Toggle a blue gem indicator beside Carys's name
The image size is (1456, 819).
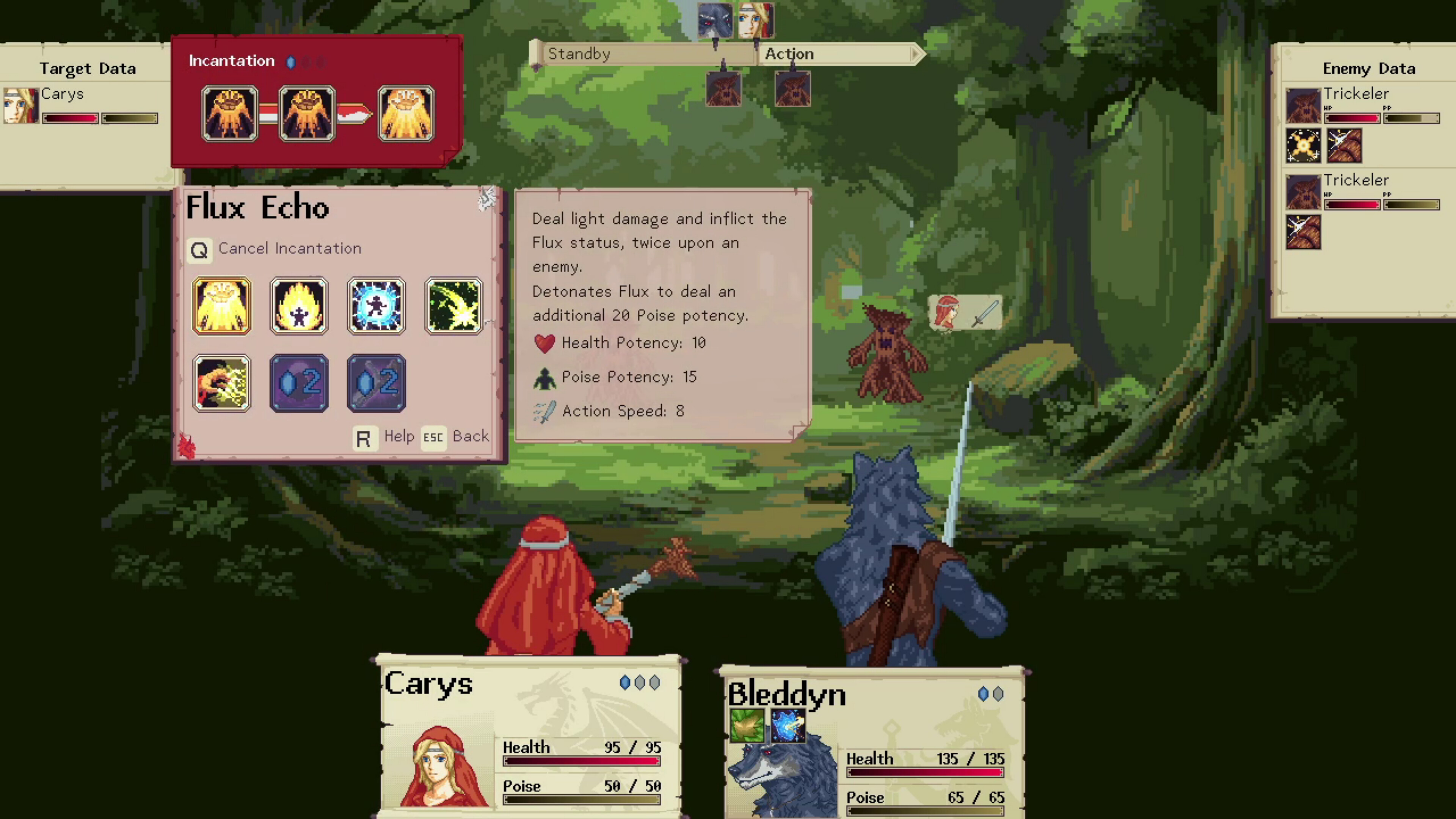626,683
